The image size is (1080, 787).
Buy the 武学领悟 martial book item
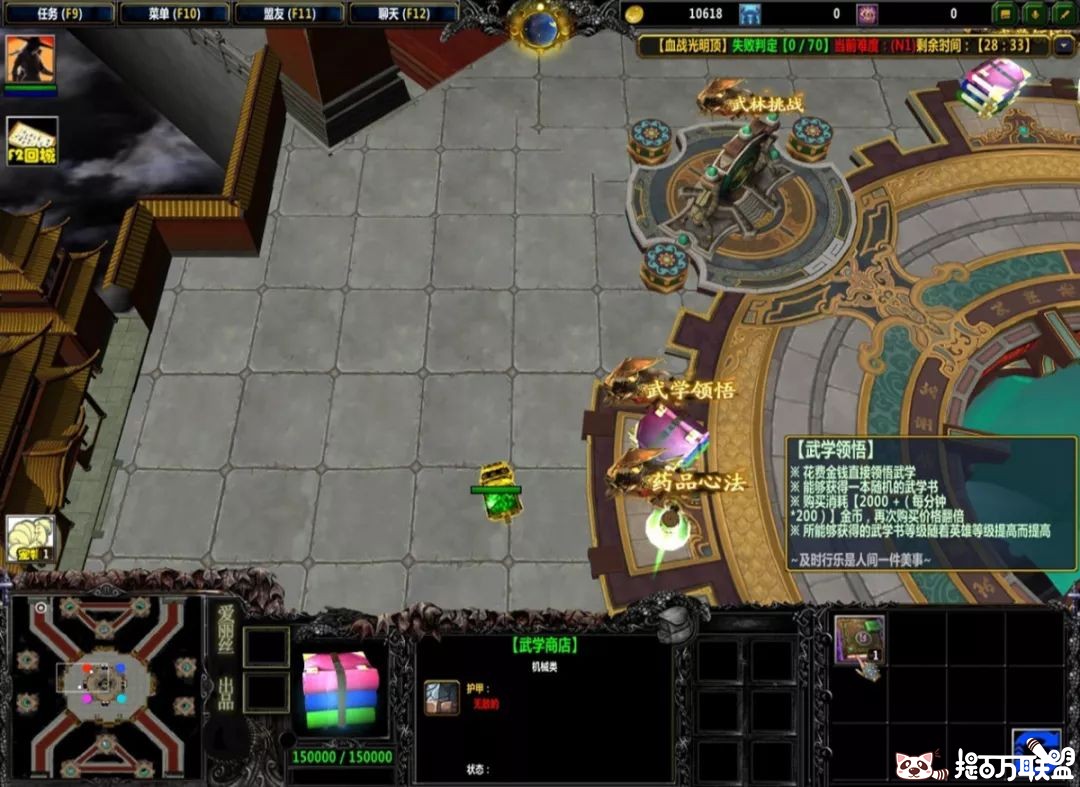859,639
